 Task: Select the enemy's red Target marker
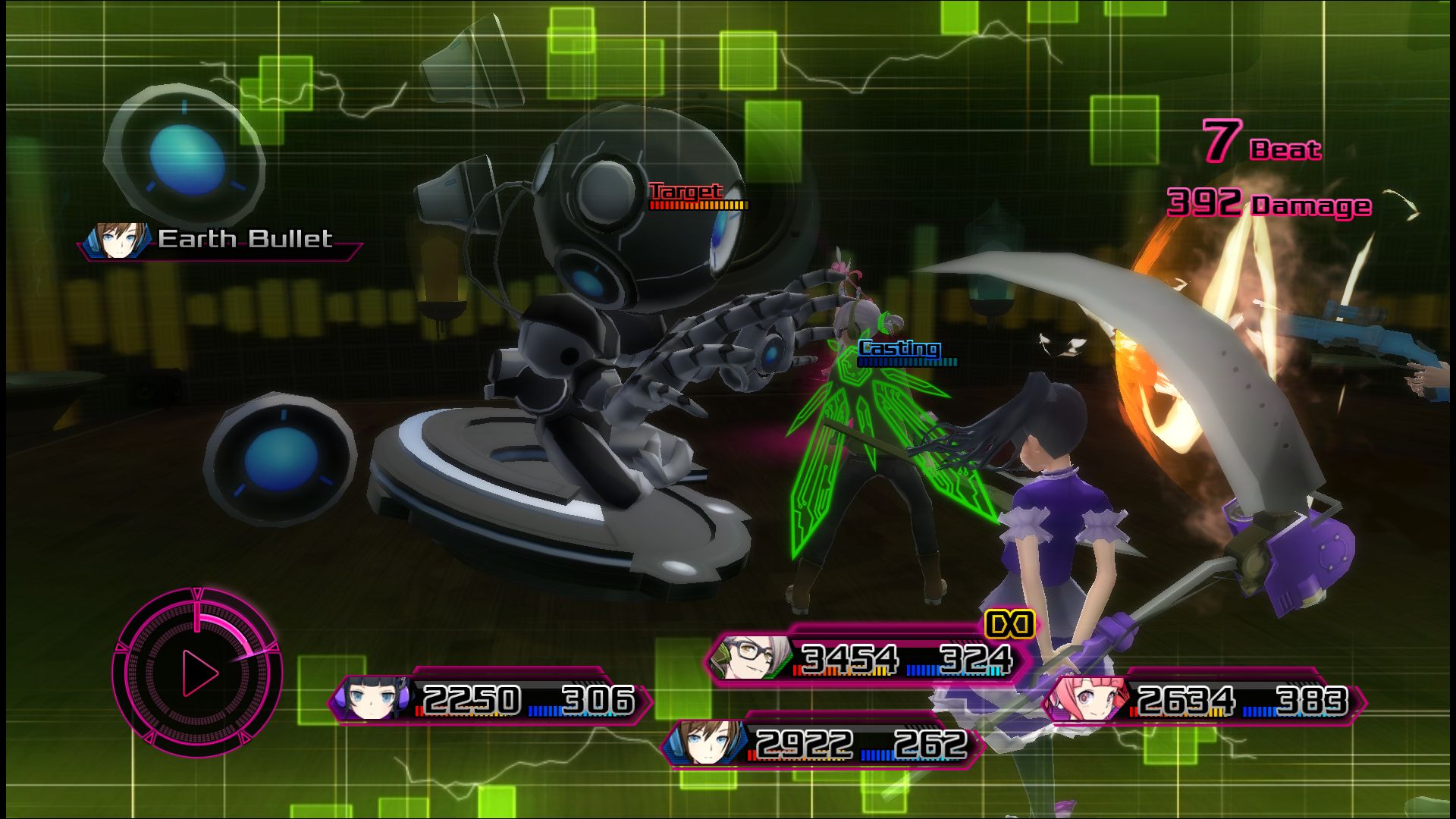click(686, 192)
